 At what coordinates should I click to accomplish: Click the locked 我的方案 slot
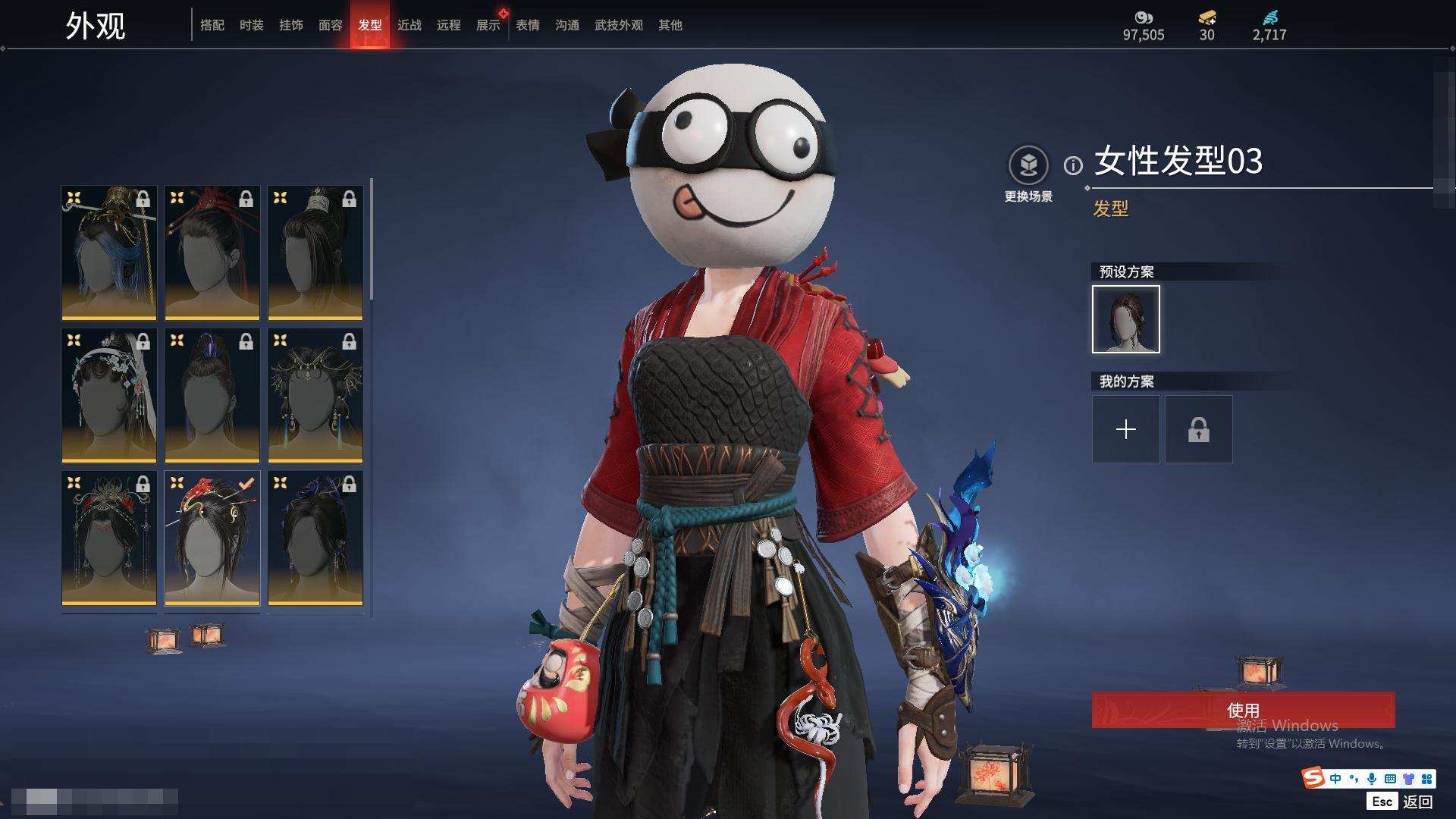click(x=1199, y=430)
